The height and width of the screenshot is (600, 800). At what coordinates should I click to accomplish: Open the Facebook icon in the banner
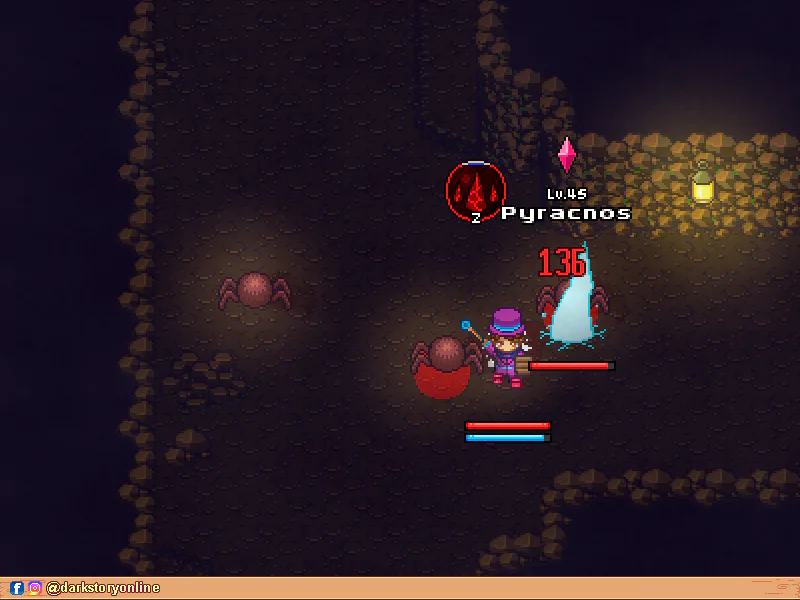(x=17, y=589)
